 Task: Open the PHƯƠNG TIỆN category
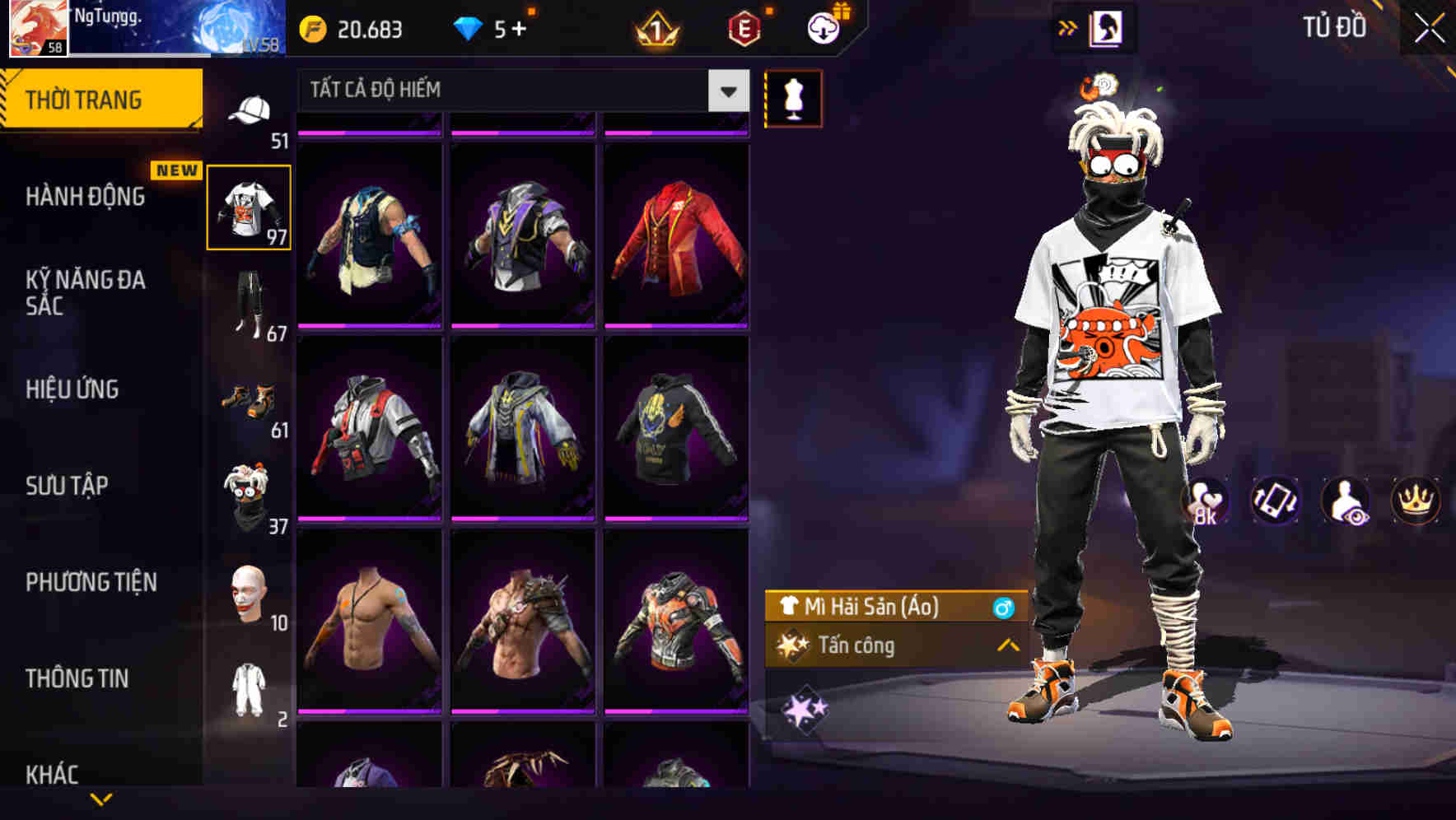pyautogui.click(x=91, y=582)
